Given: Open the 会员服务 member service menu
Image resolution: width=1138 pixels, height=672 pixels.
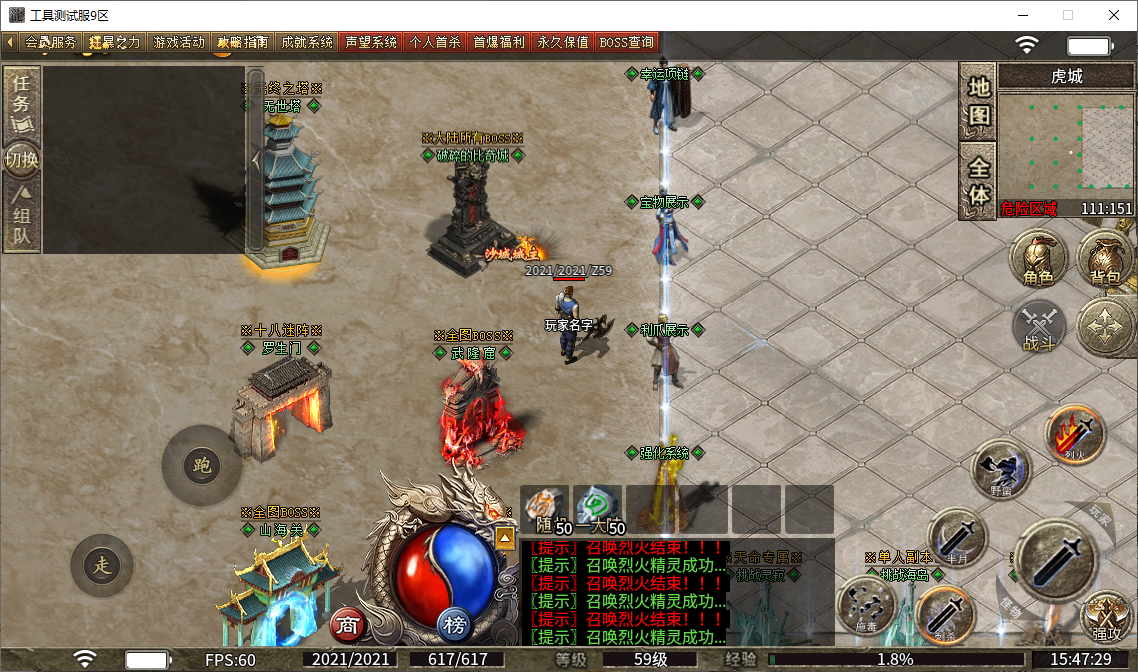Looking at the screenshot, I should 49,42.
